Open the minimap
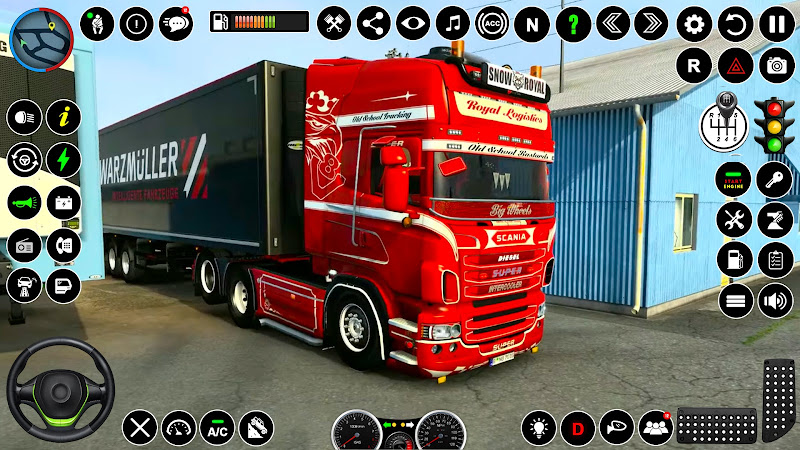800x450 pixels. (43, 39)
